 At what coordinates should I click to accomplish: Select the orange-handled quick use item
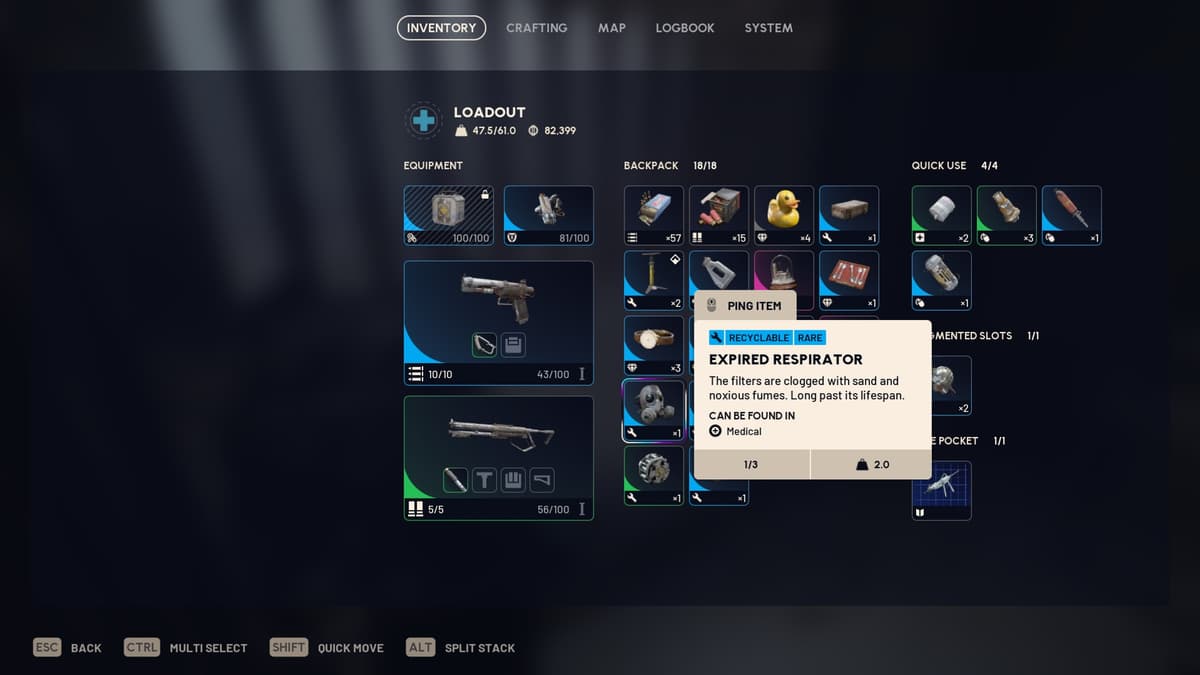pos(1071,215)
